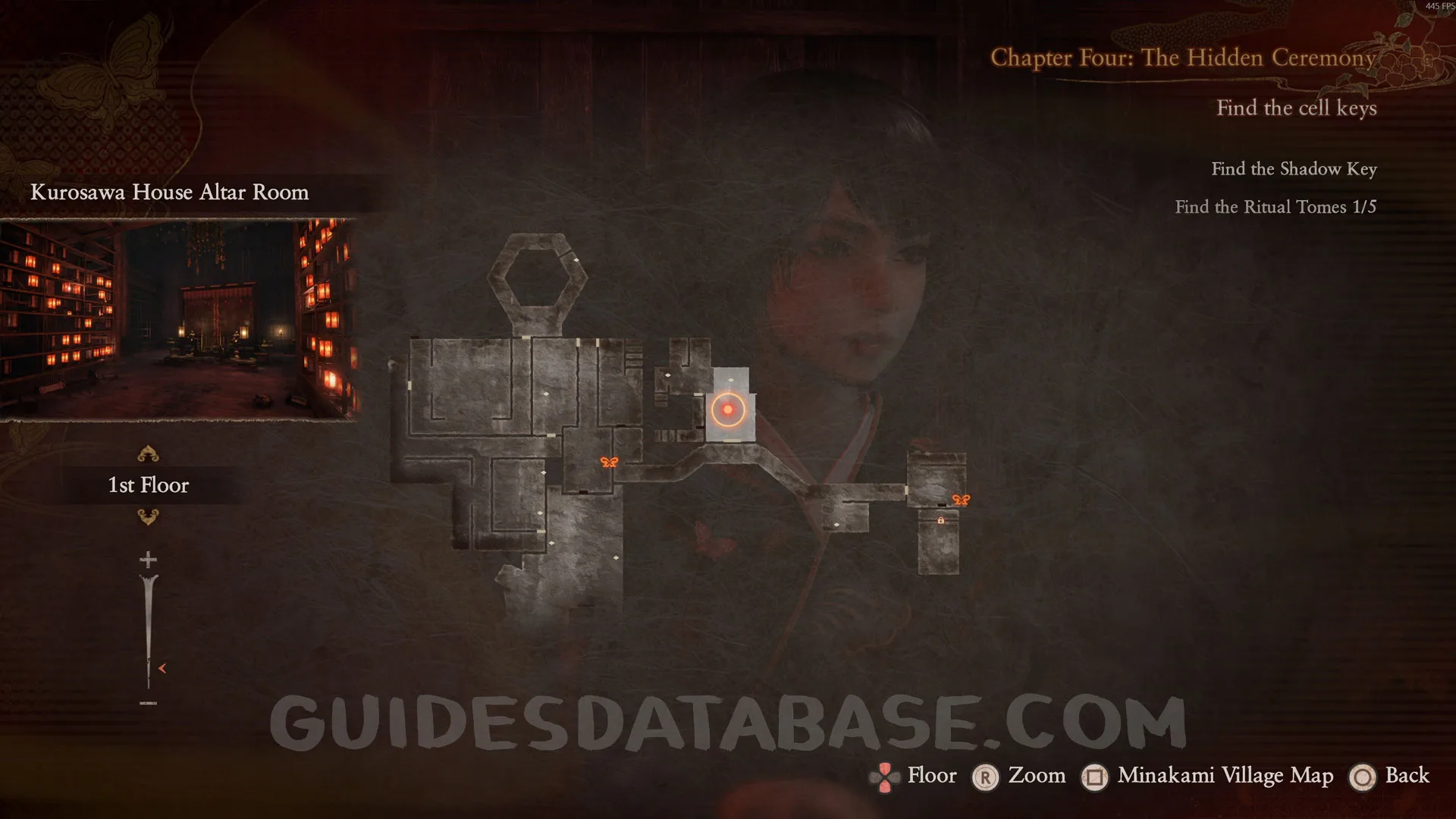The width and height of the screenshot is (1456, 819).
Task: Open the Minakami Village Map
Action: [x=1225, y=776]
